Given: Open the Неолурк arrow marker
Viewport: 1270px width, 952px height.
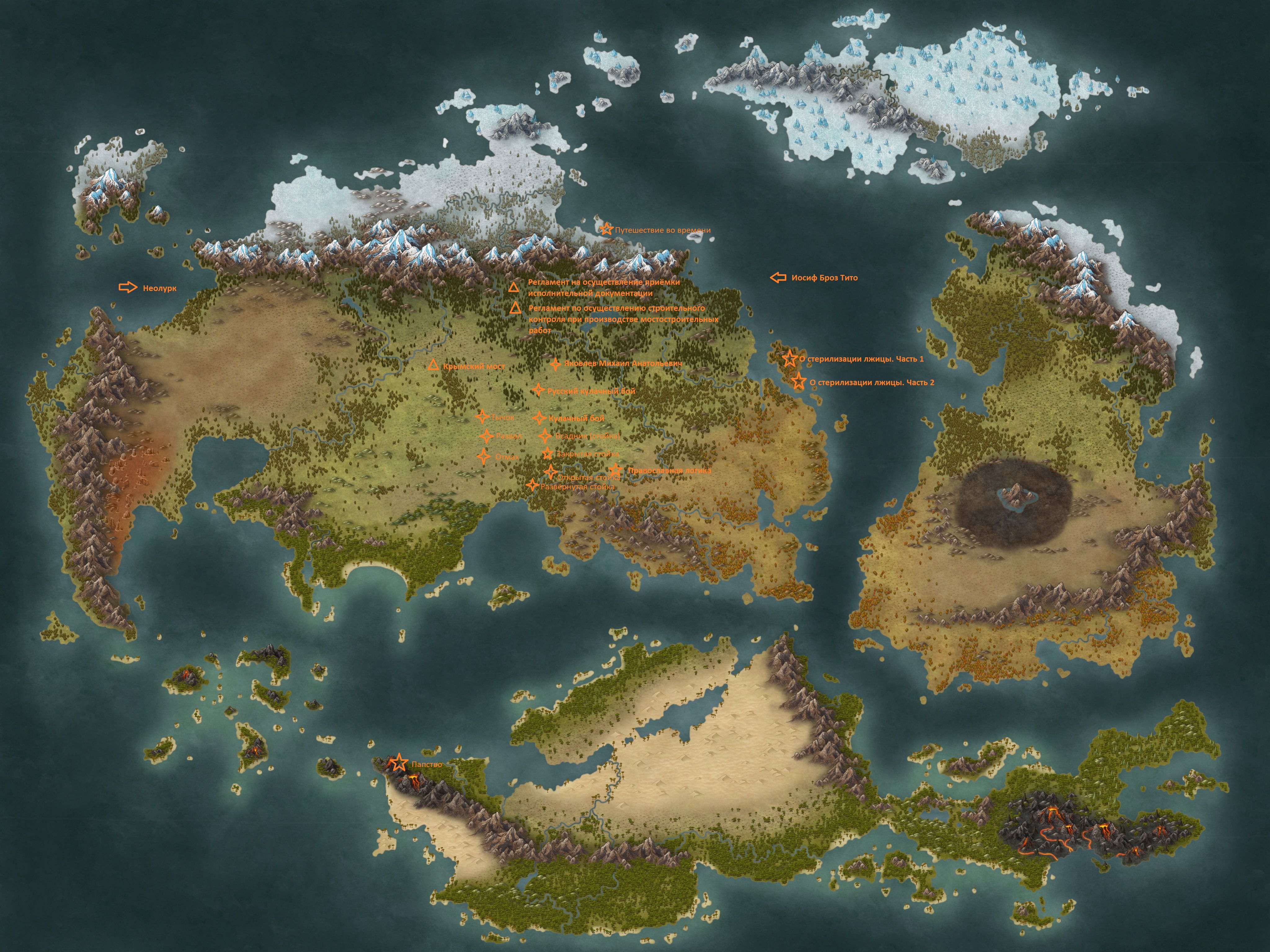Looking at the screenshot, I should (x=128, y=288).
